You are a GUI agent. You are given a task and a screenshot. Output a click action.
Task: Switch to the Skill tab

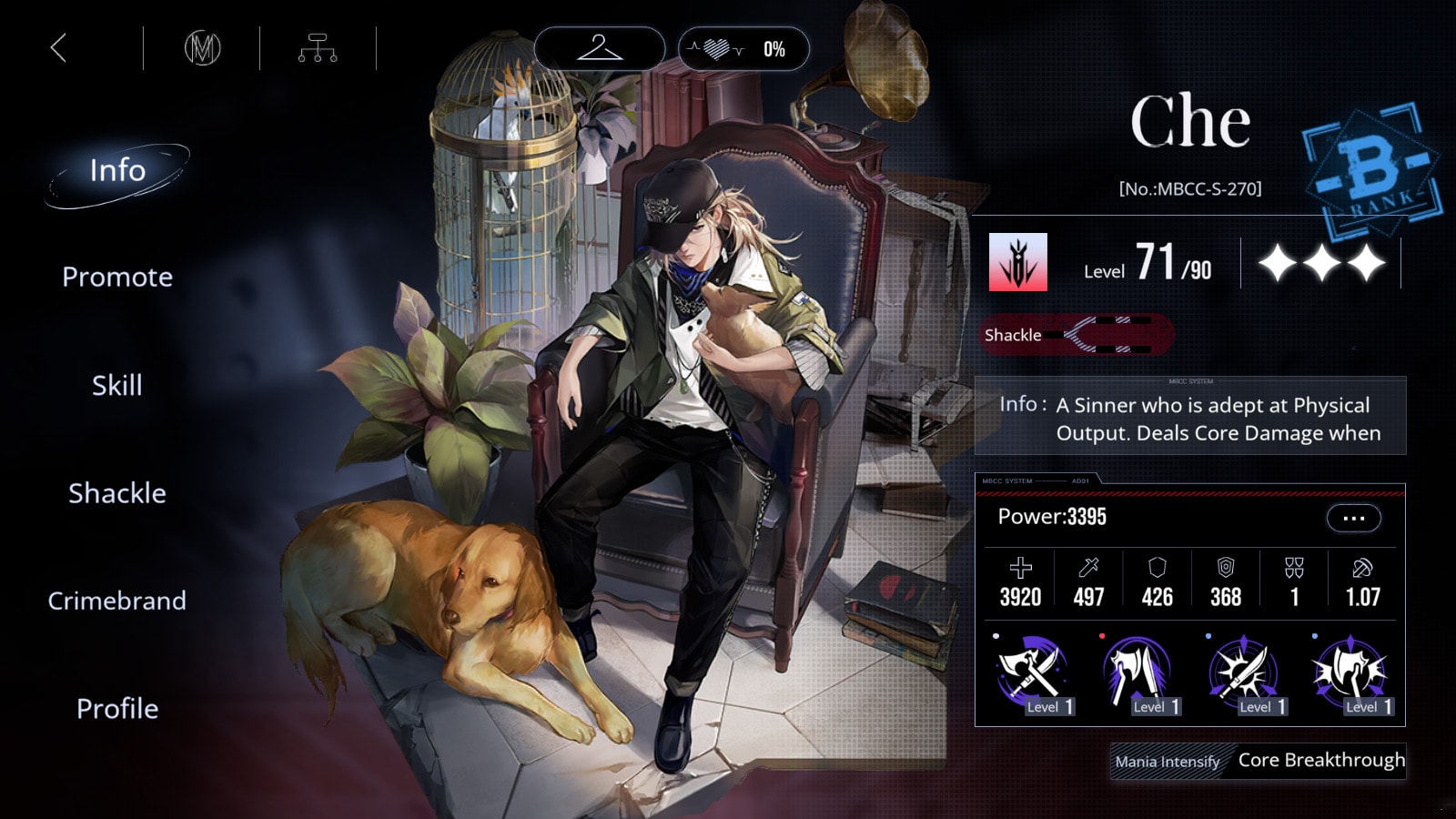(116, 385)
